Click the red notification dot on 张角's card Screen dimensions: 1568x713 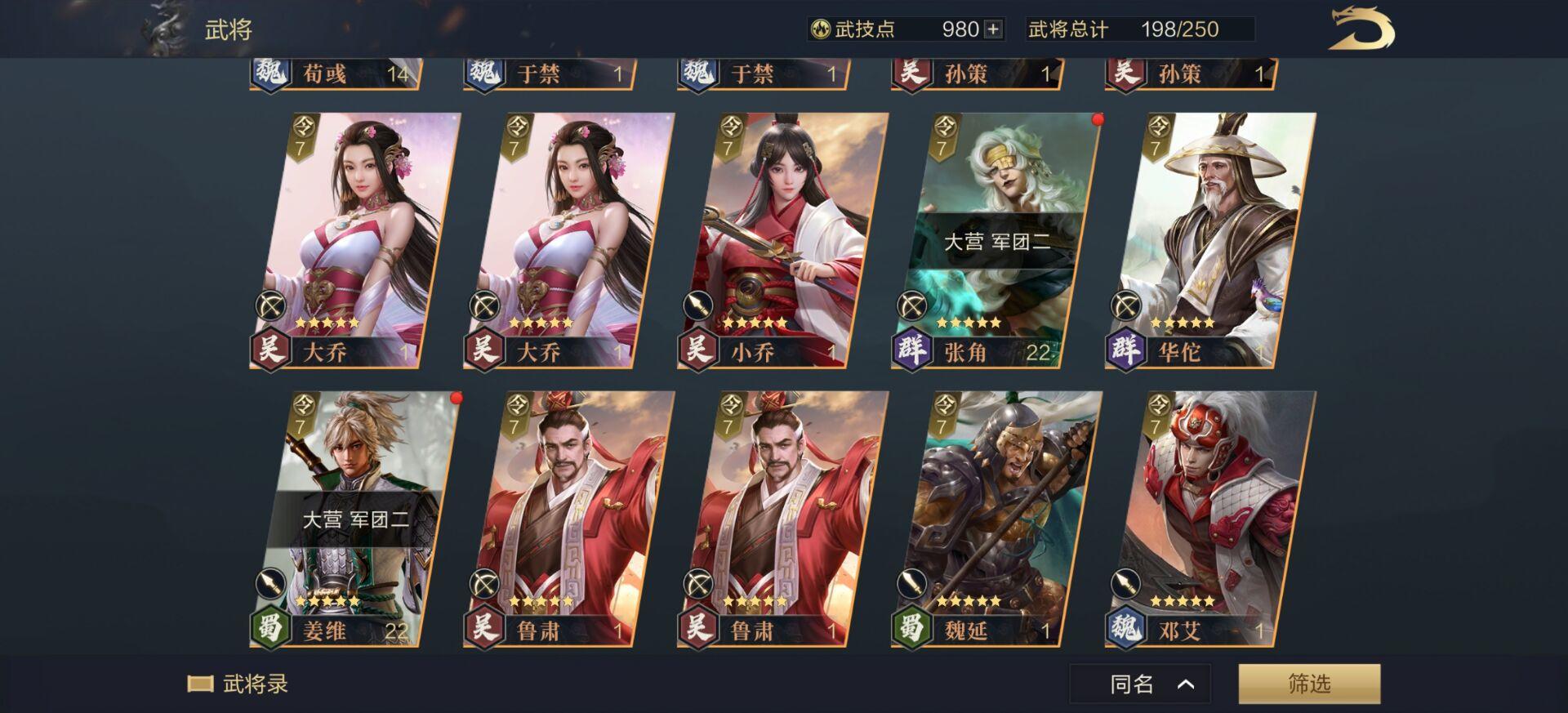click(x=1099, y=118)
